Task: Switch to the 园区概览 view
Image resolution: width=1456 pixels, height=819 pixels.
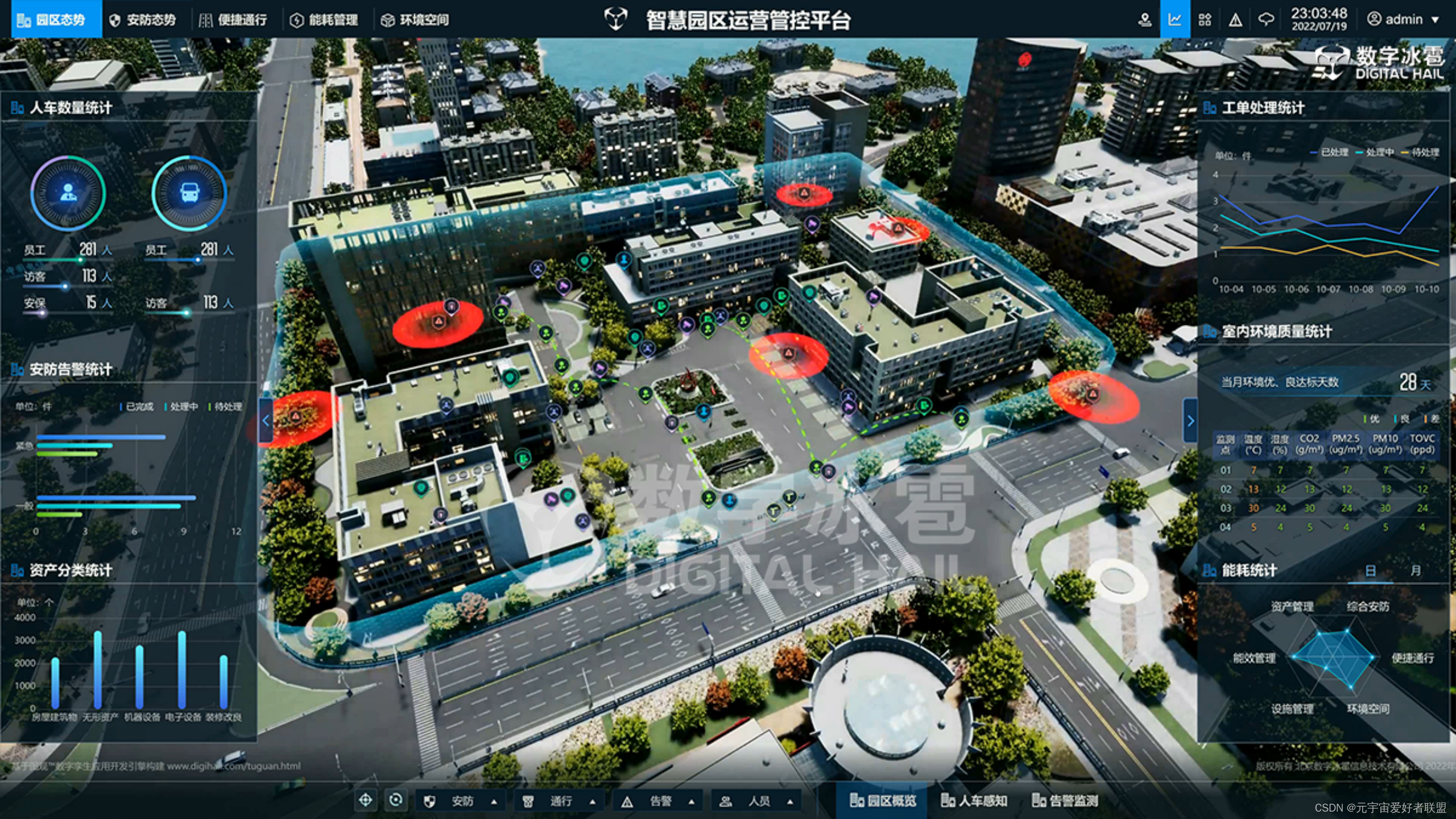Action: [x=883, y=801]
